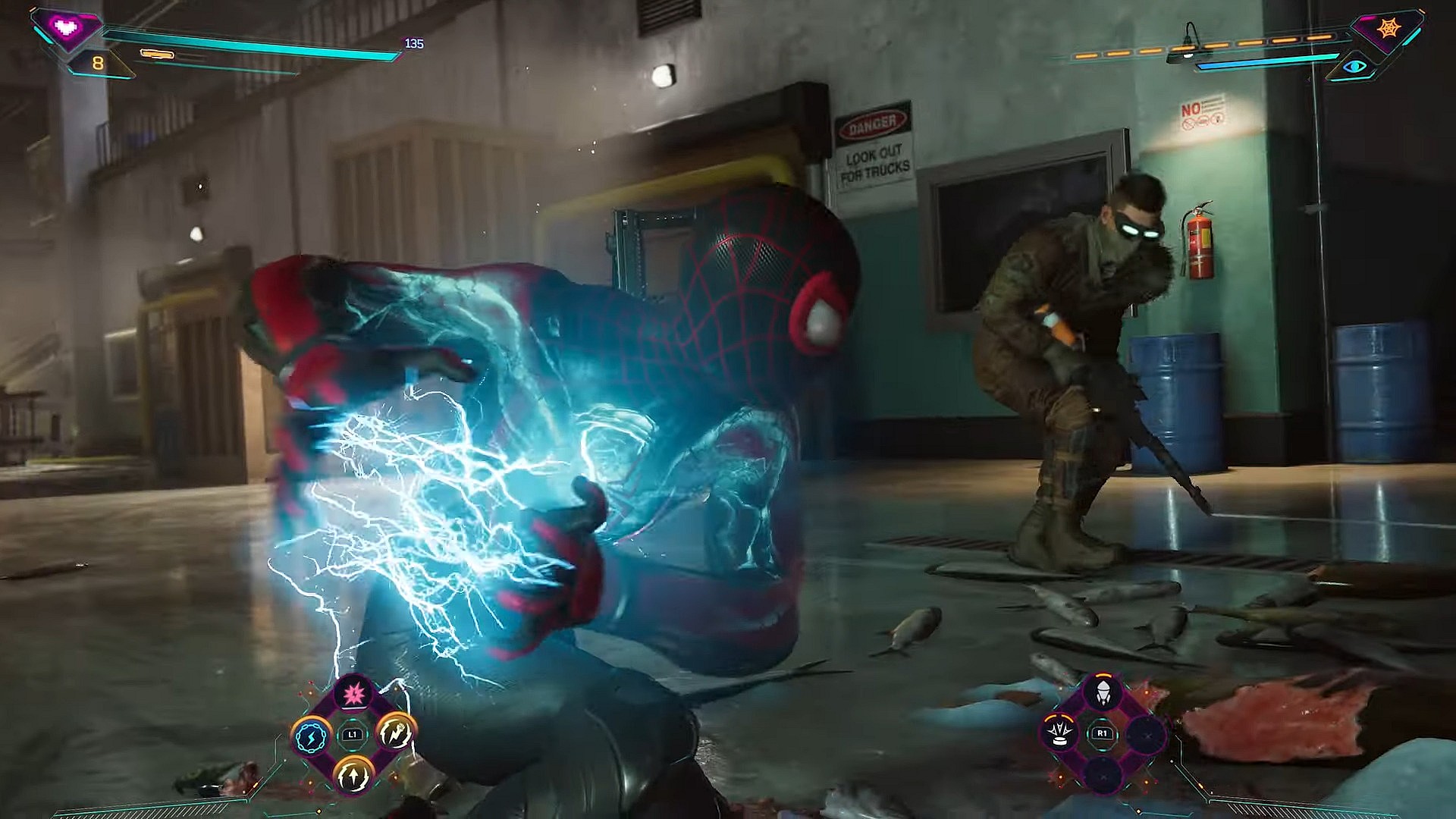Activate the pink Venom Smash burst icon
The height and width of the screenshot is (819, 1456).
click(353, 695)
